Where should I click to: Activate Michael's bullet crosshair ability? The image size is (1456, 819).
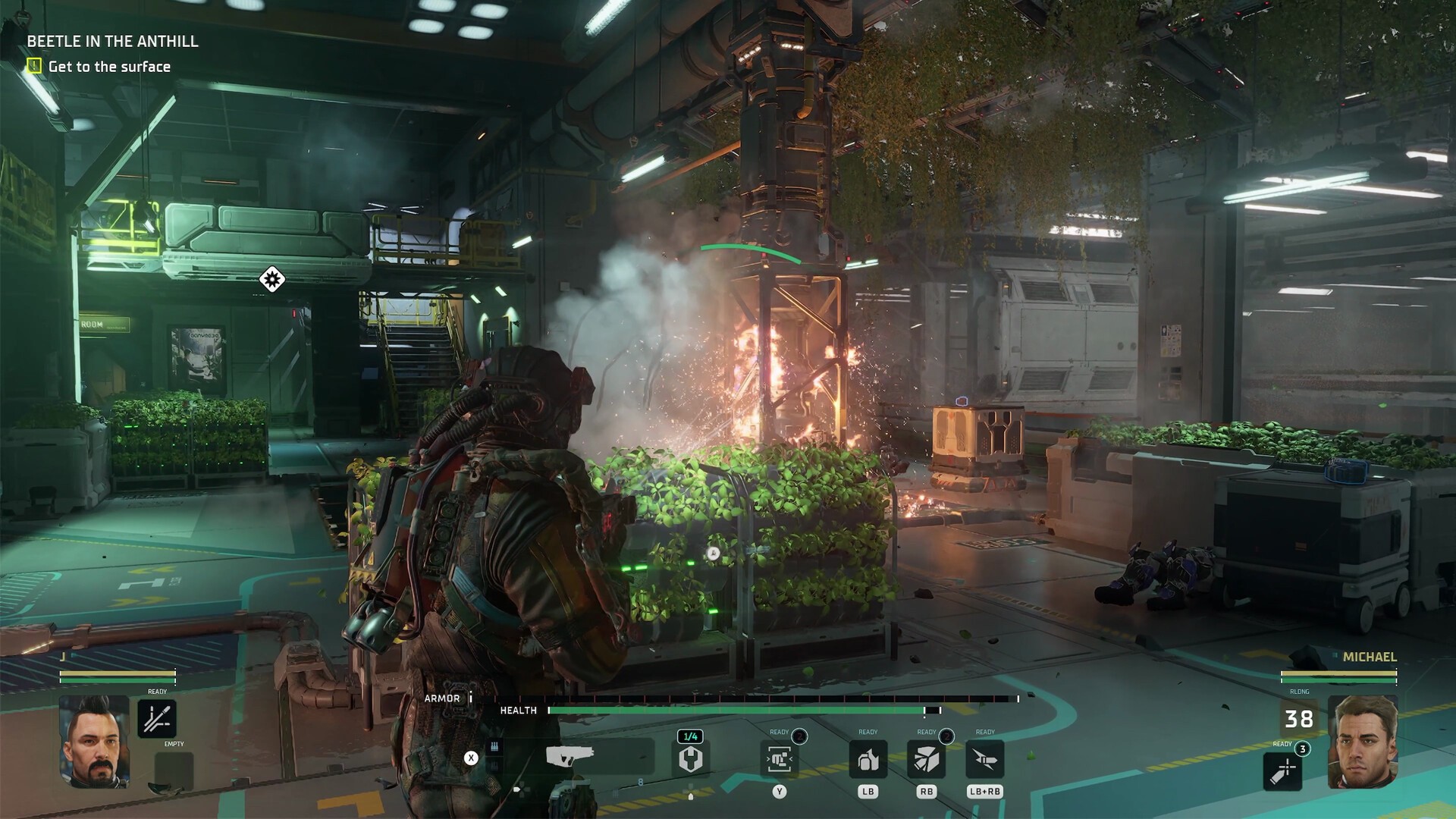(1283, 770)
